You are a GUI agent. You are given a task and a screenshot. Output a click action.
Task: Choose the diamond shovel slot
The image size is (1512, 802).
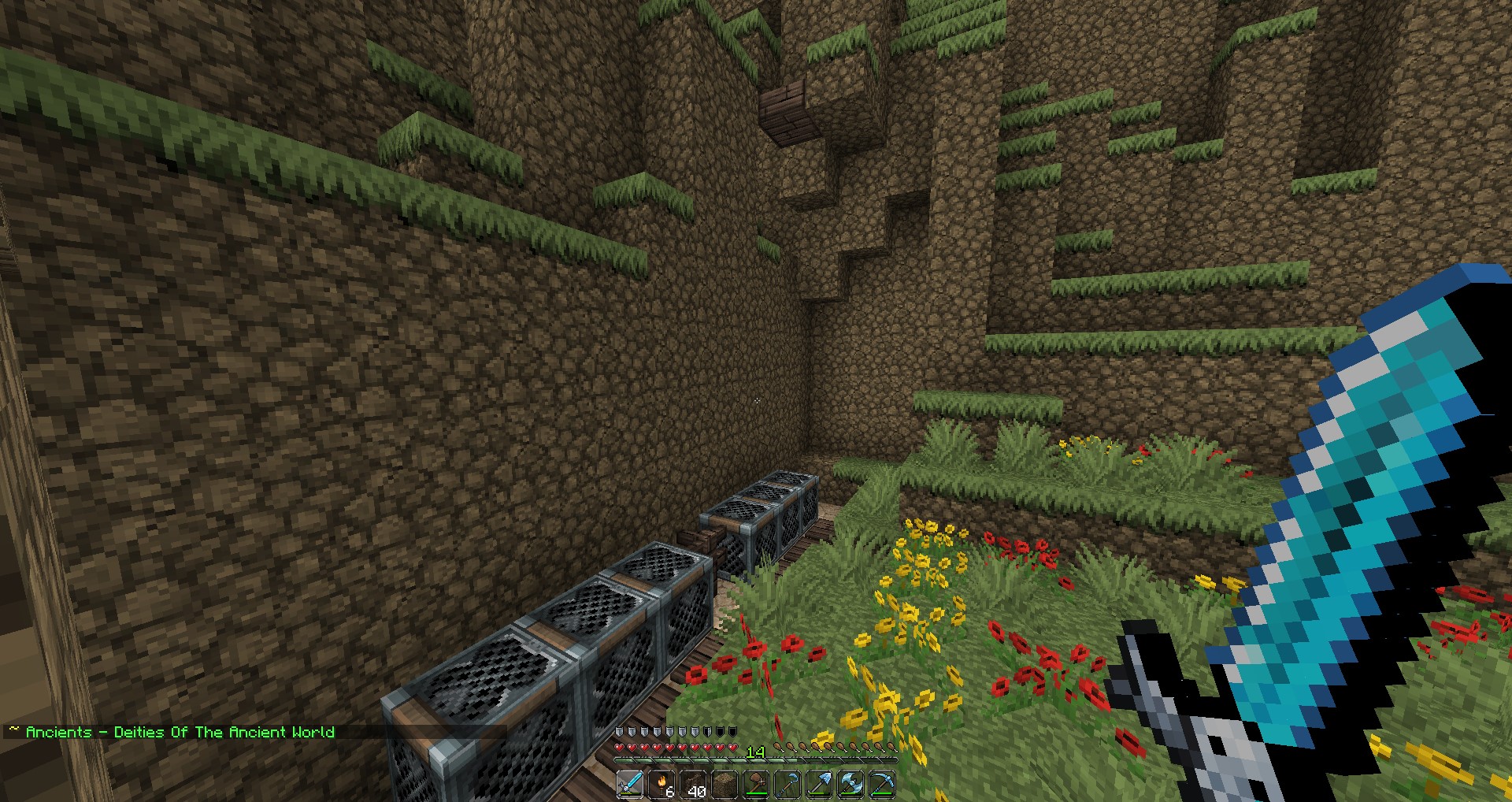point(819,785)
